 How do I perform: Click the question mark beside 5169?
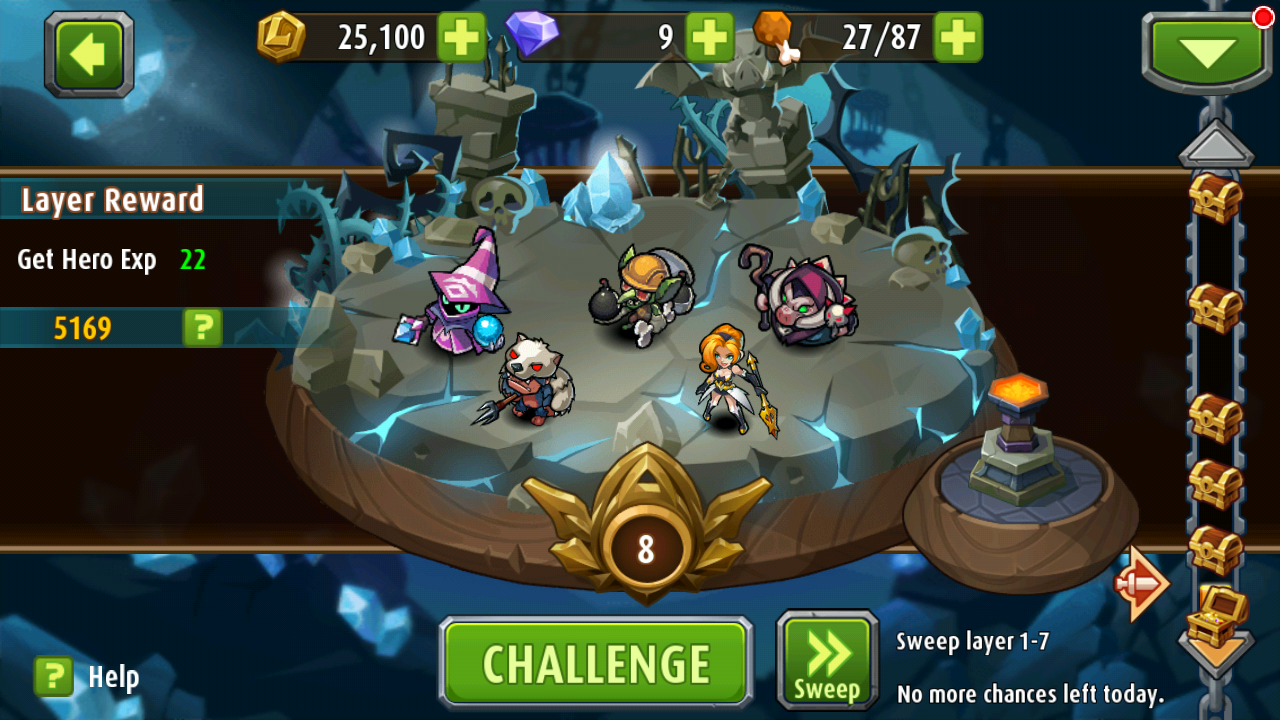(x=200, y=328)
